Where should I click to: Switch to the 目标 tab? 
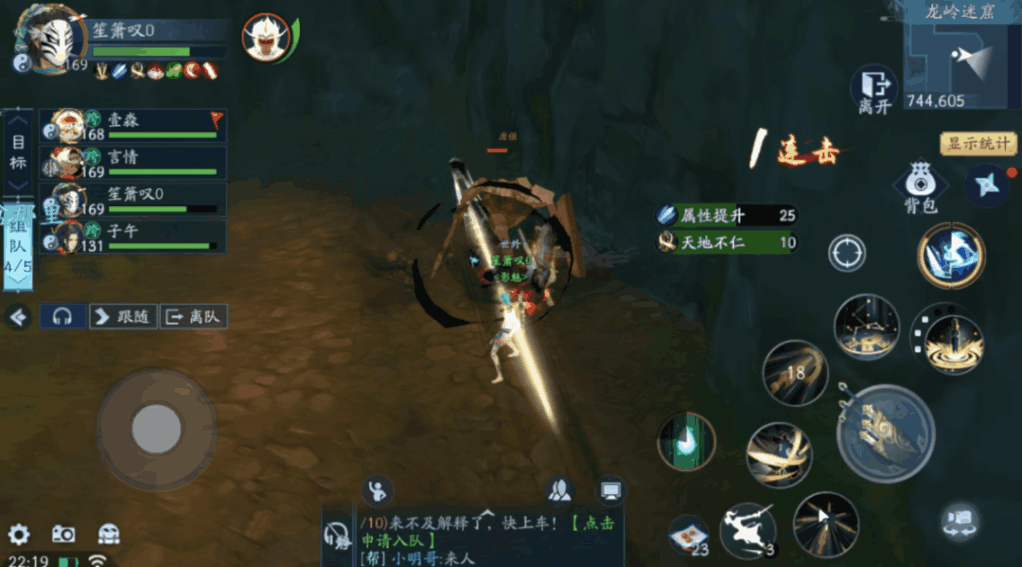pos(18,150)
